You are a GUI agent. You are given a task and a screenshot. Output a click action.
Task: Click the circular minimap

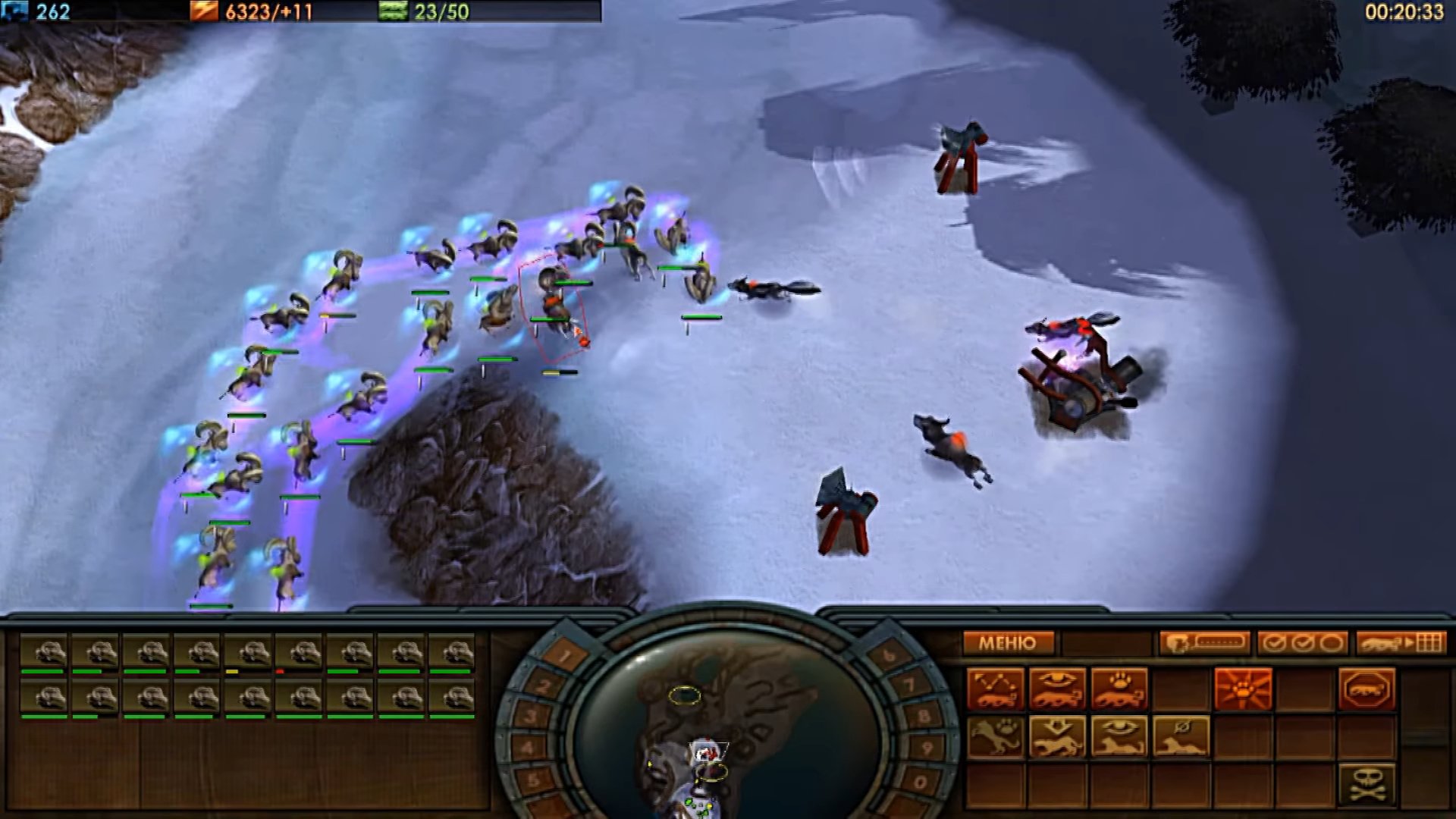point(726,728)
